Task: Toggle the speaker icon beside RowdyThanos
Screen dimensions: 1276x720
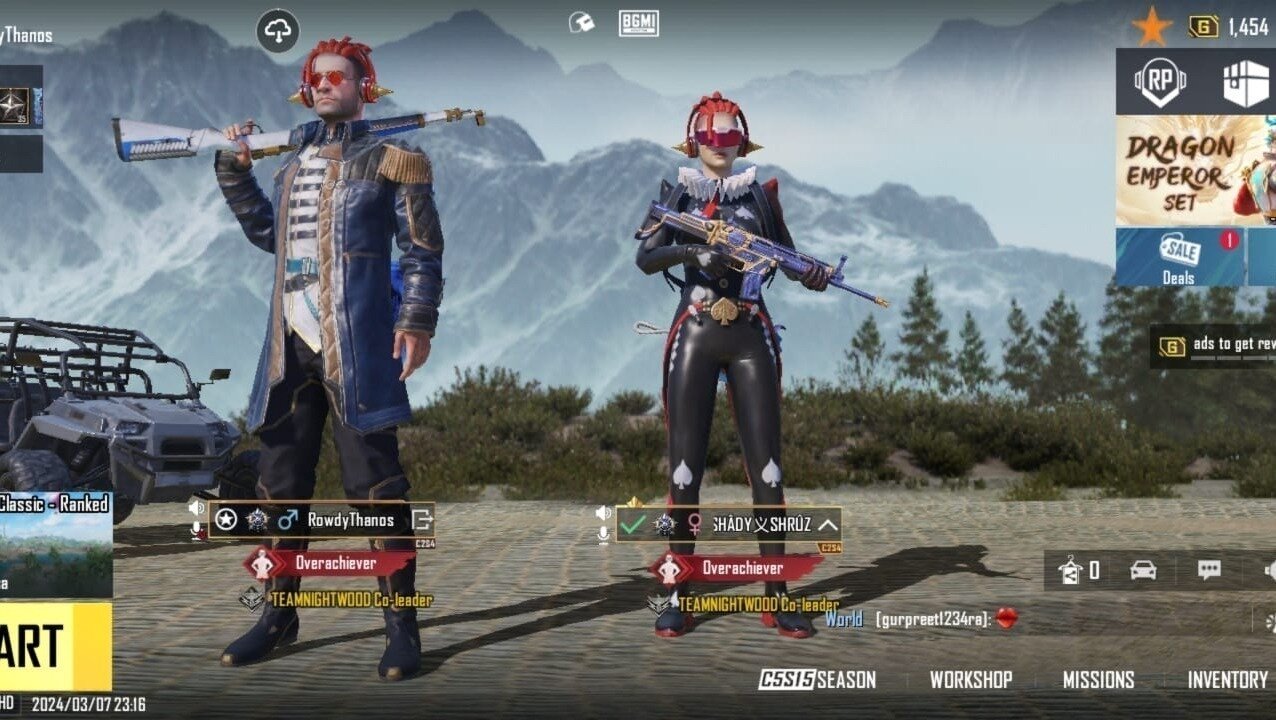Action: click(196, 508)
